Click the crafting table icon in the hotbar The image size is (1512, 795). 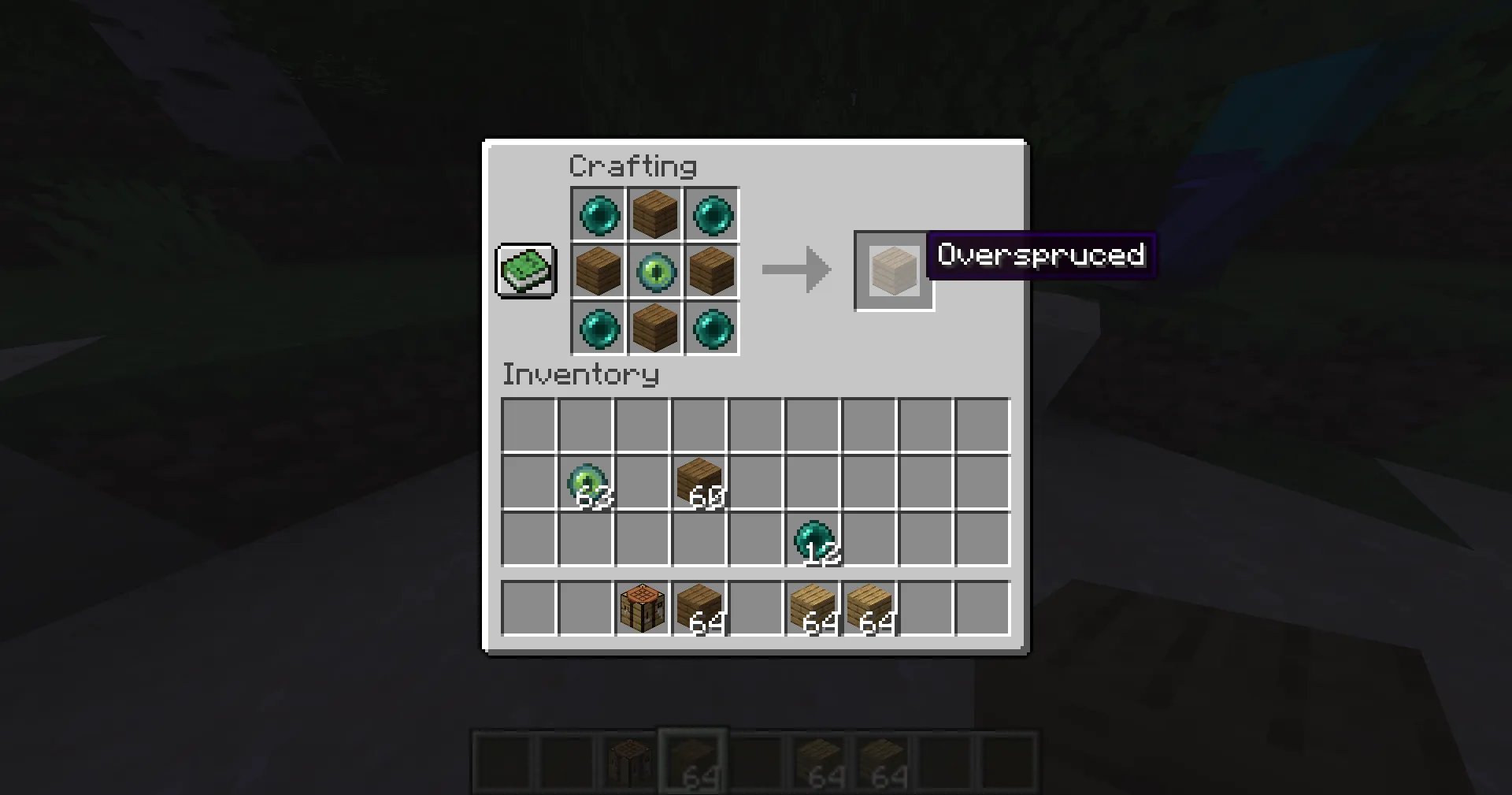coord(628,760)
